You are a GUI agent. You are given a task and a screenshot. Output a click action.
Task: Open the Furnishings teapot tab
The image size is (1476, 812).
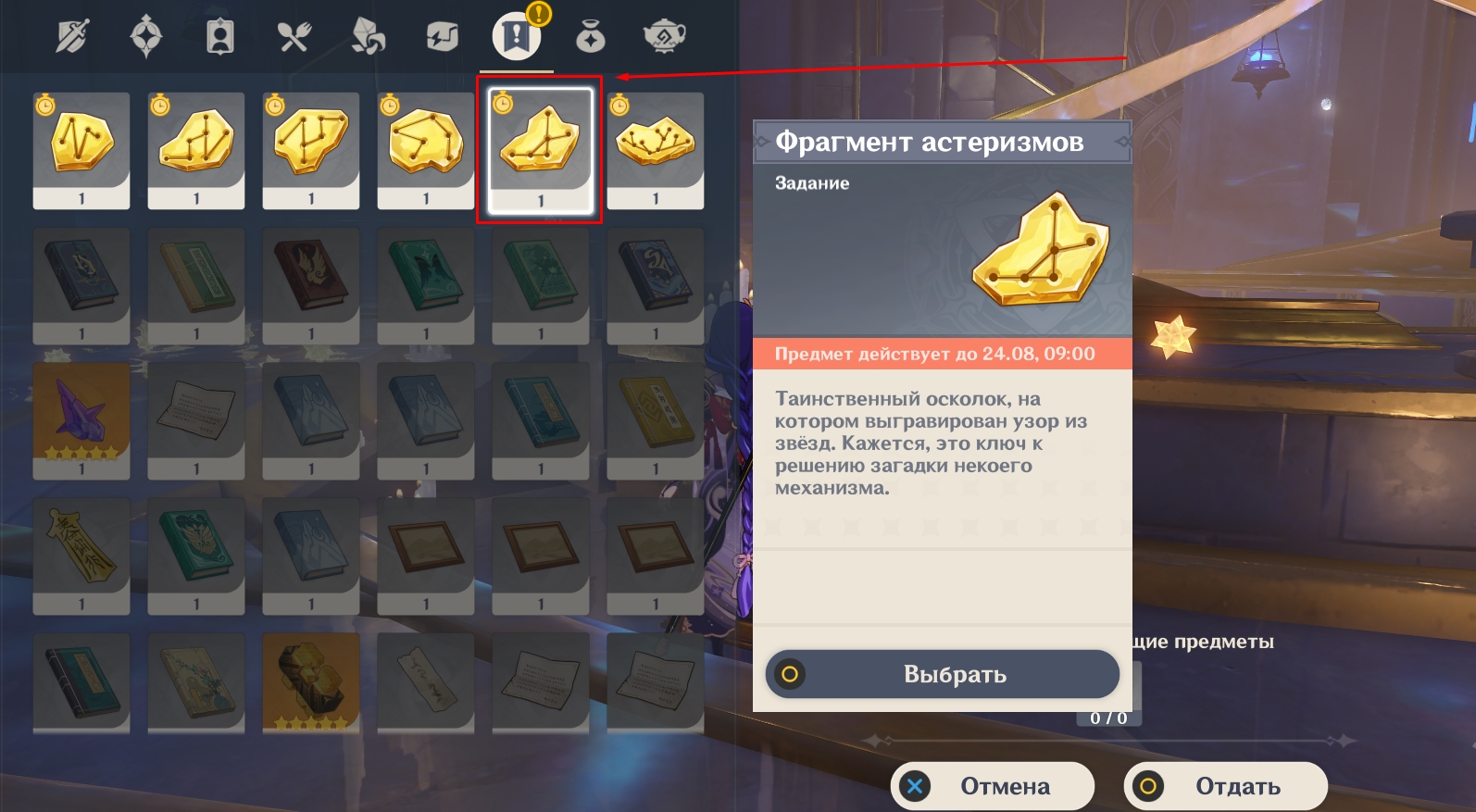point(664,37)
